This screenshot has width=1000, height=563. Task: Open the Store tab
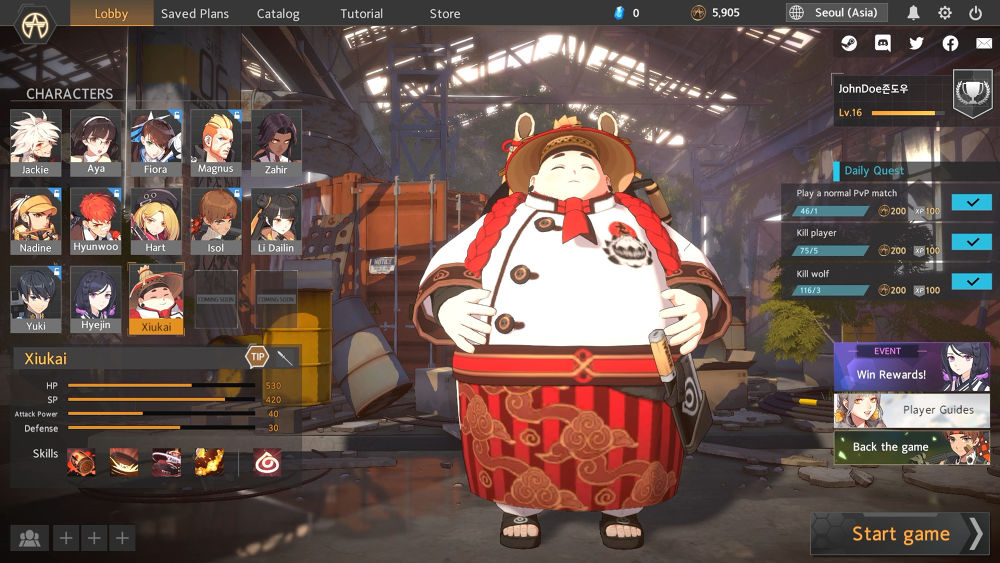[445, 14]
